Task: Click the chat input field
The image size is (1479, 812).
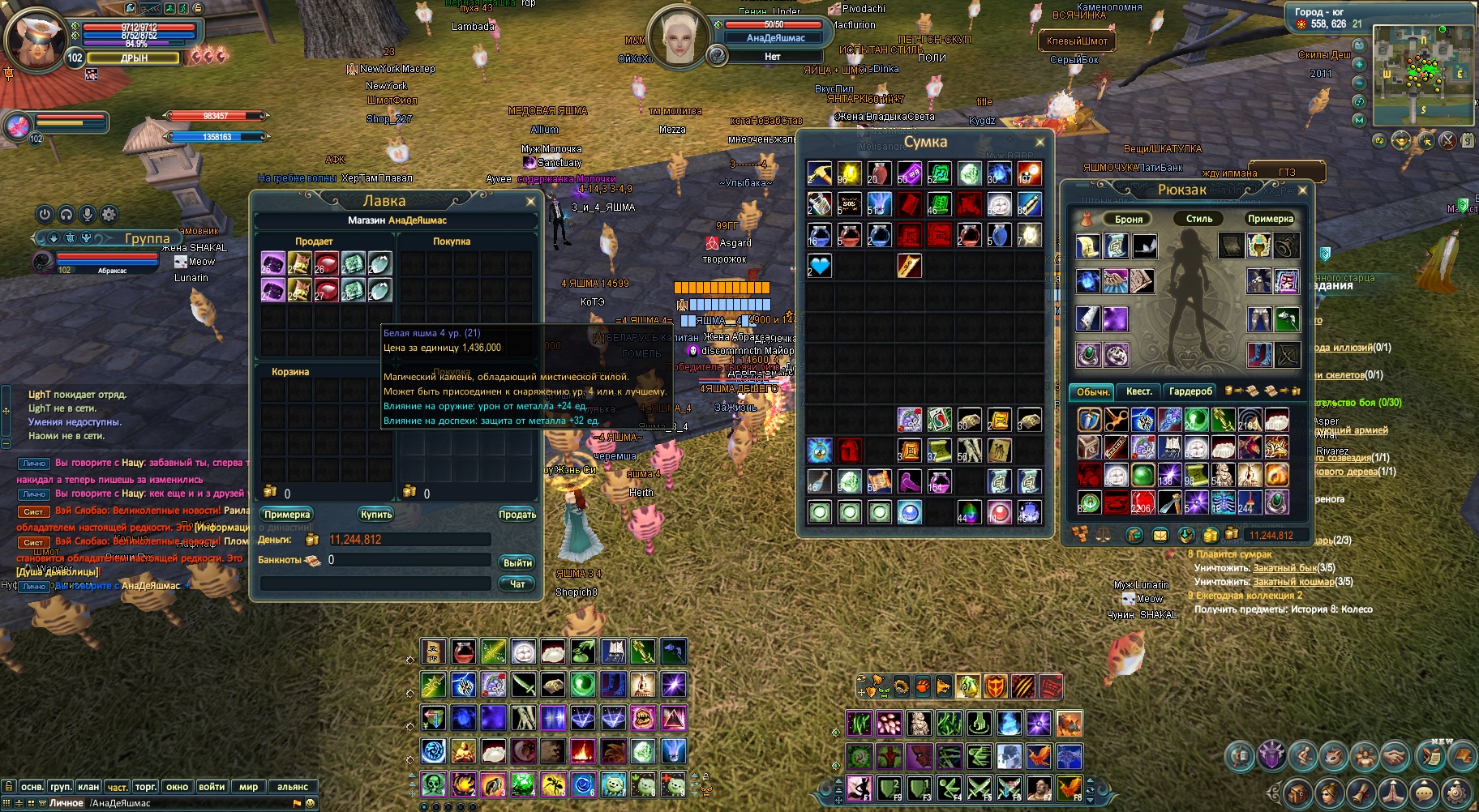Action: [x=186, y=803]
